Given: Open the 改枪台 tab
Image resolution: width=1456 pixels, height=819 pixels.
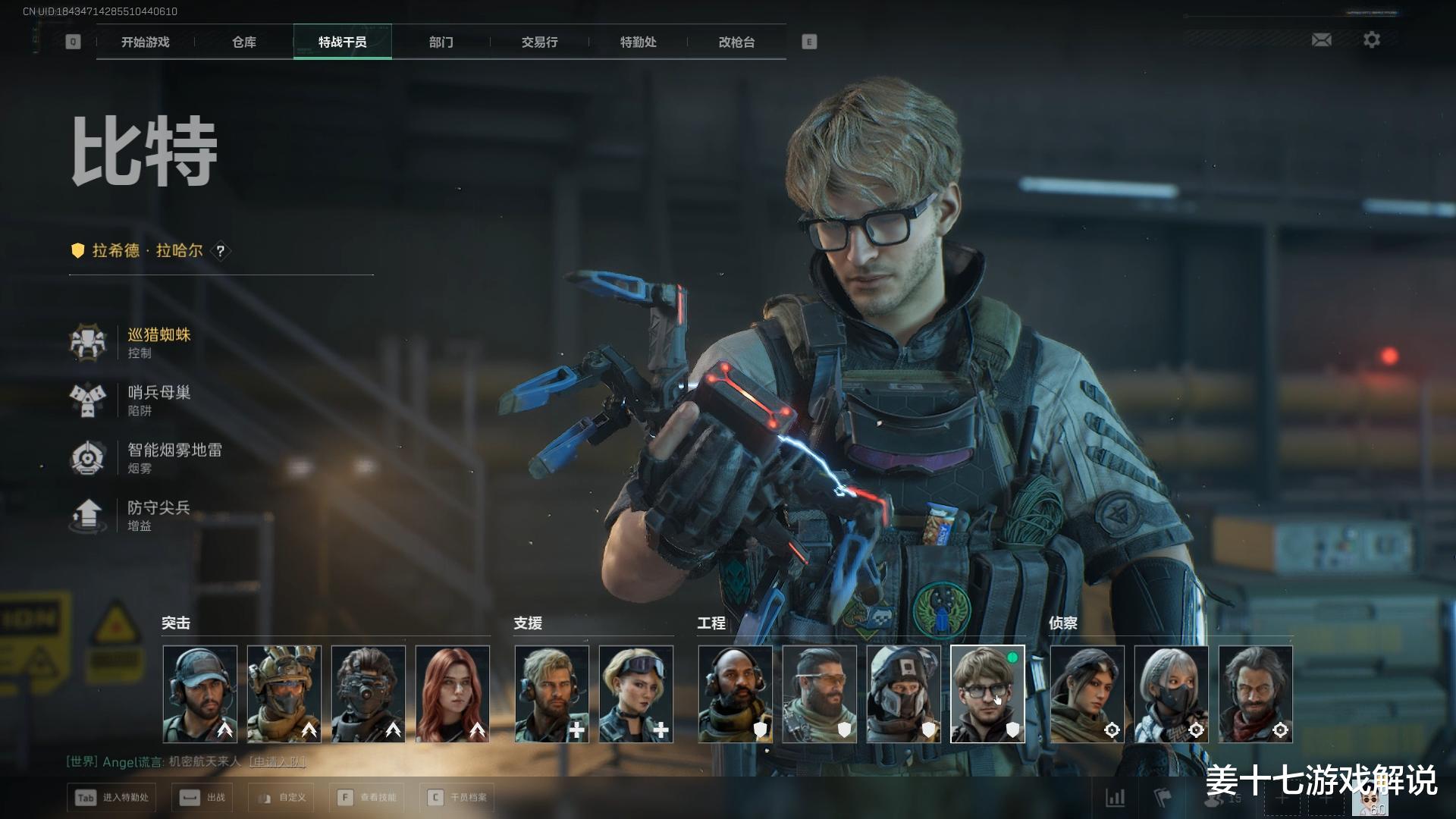Looking at the screenshot, I should [x=736, y=42].
